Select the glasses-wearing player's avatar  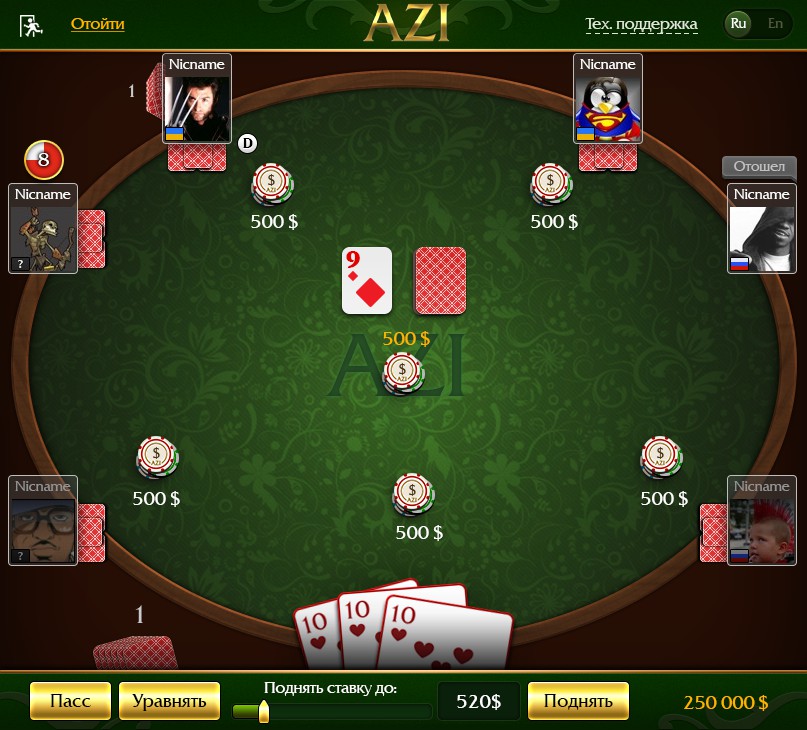pyautogui.click(x=43, y=529)
